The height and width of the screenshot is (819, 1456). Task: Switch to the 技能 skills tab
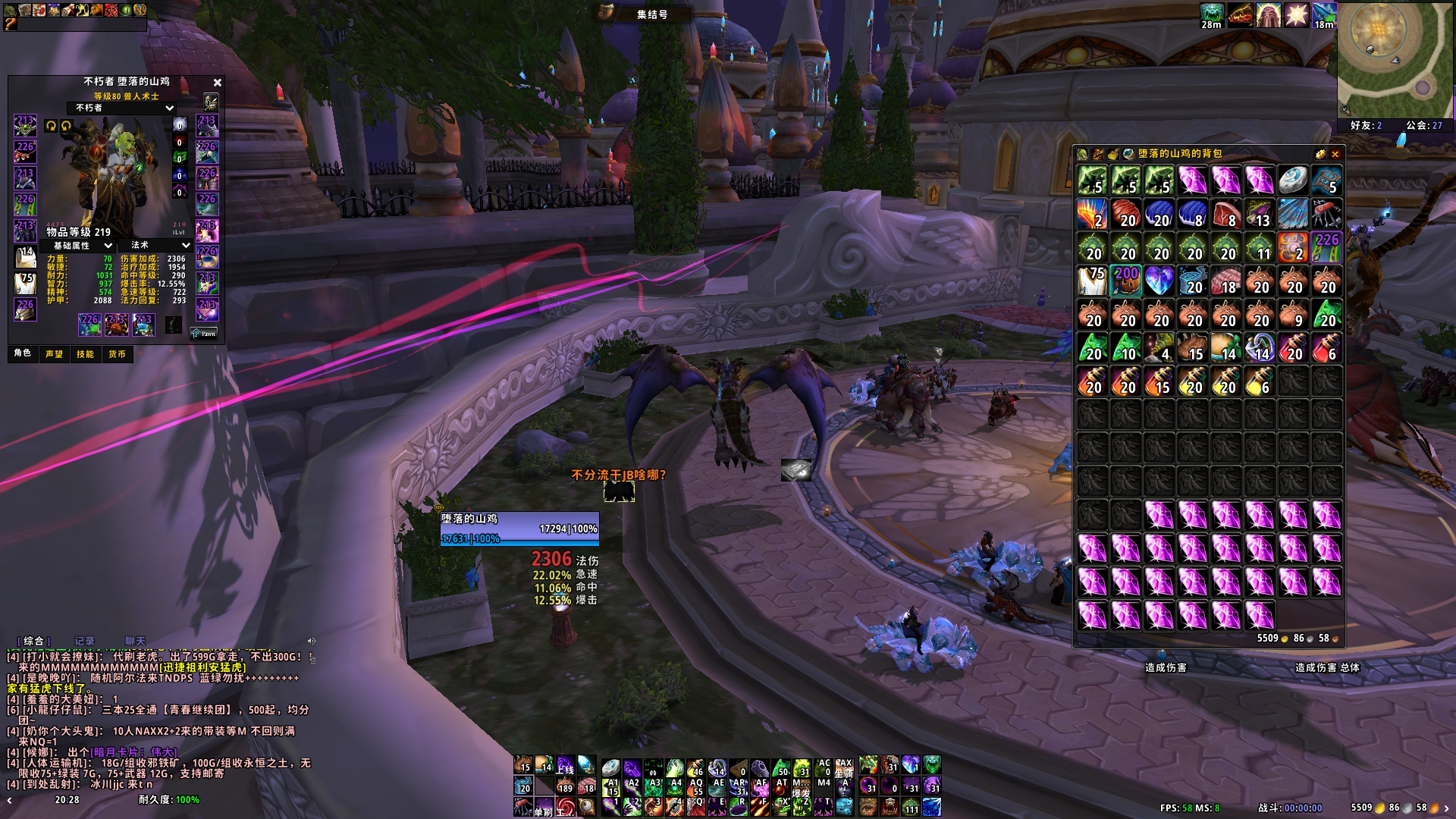(x=85, y=354)
